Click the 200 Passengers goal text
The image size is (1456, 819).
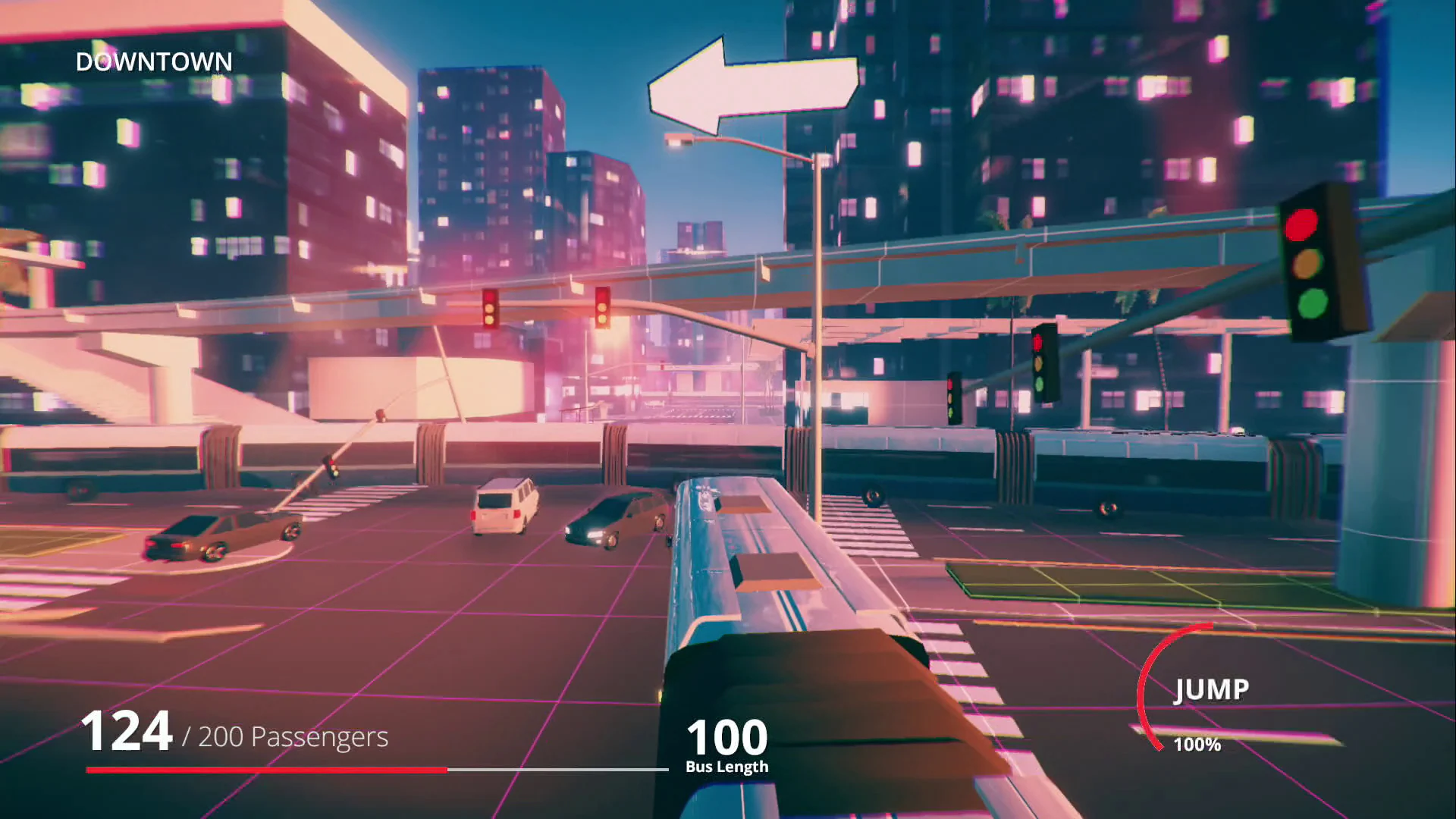click(x=292, y=737)
